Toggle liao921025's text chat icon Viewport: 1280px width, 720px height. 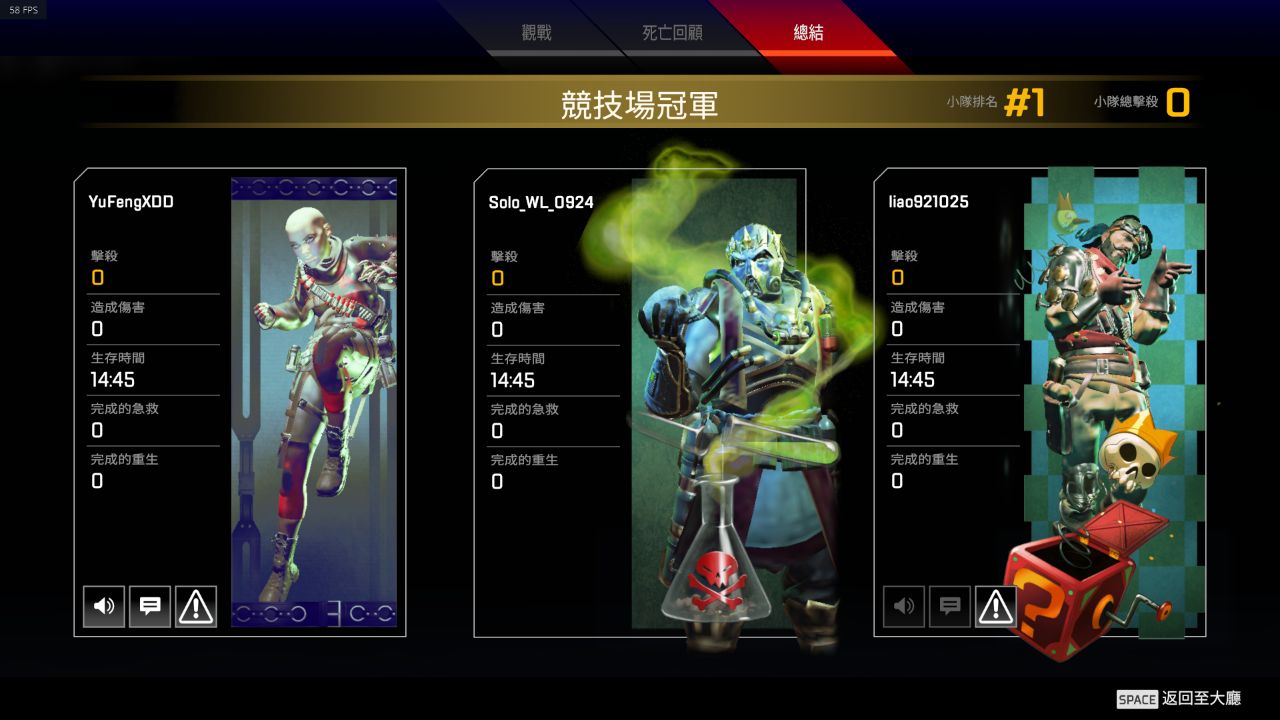[x=950, y=606]
